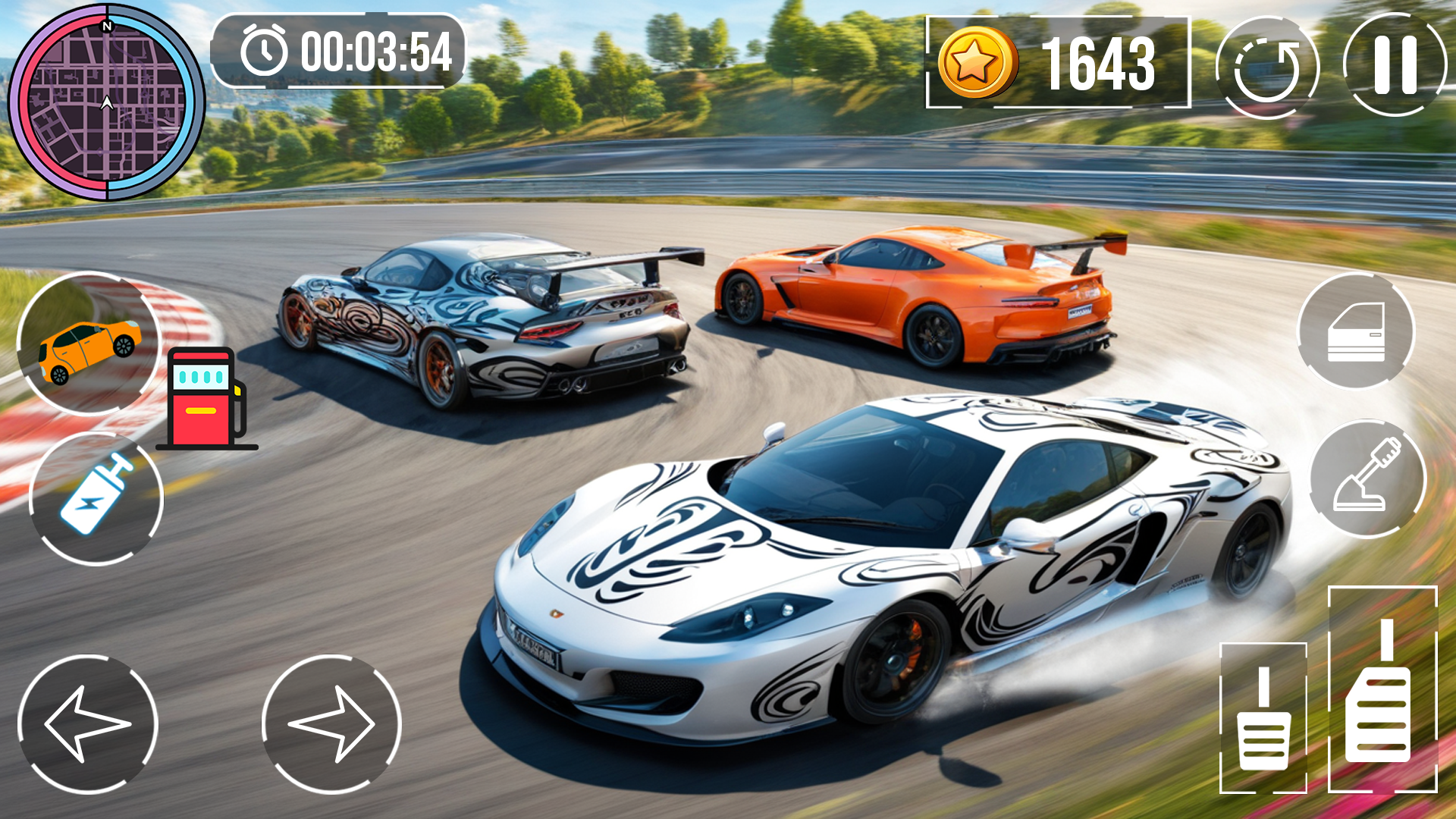
Task: Pull the handbrake lever button
Action: [1367, 478]
